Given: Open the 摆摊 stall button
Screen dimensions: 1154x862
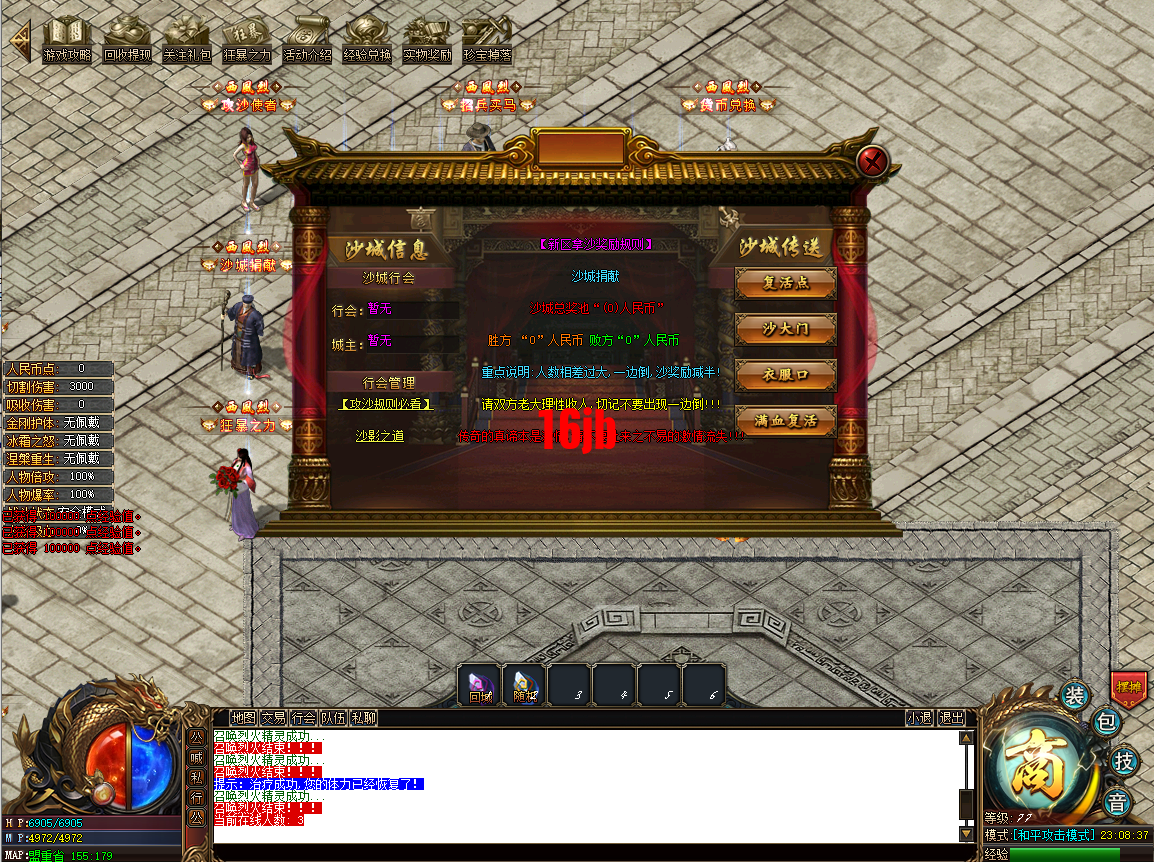Looking at the screenshot, I should coord(1129,688).
